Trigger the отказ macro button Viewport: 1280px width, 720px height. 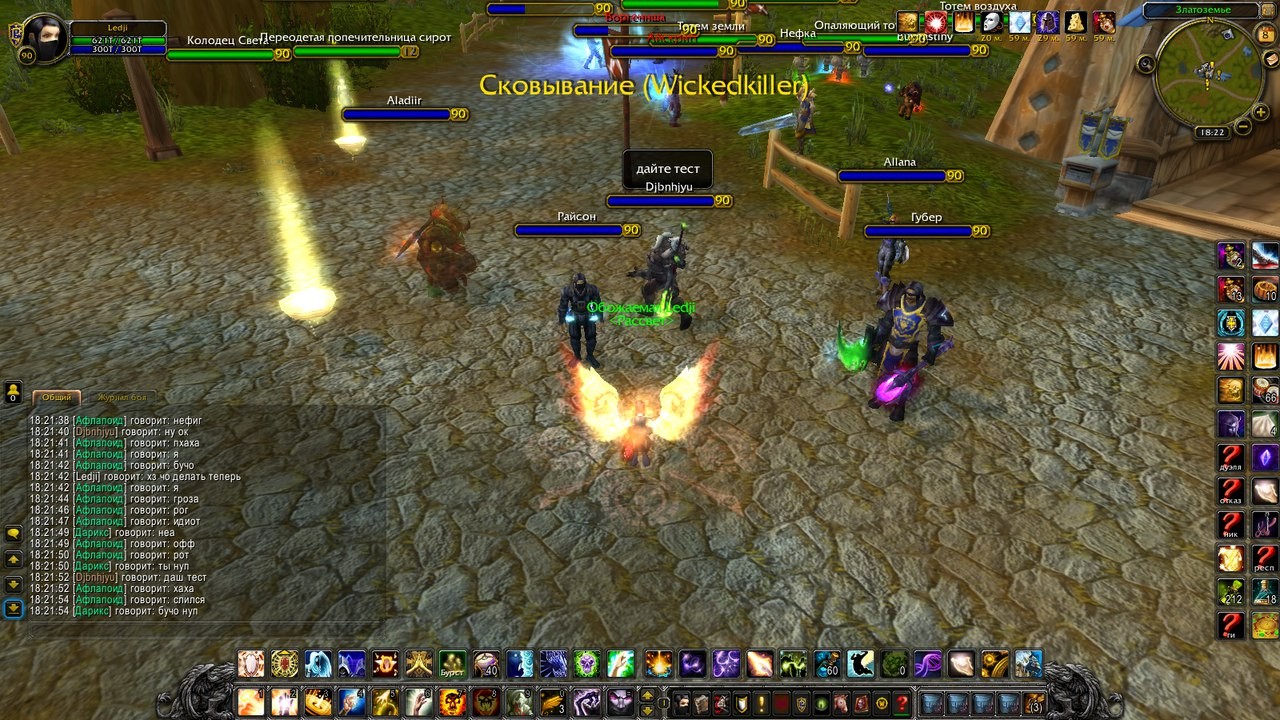pyautogui.click(x=1231, y=492)
